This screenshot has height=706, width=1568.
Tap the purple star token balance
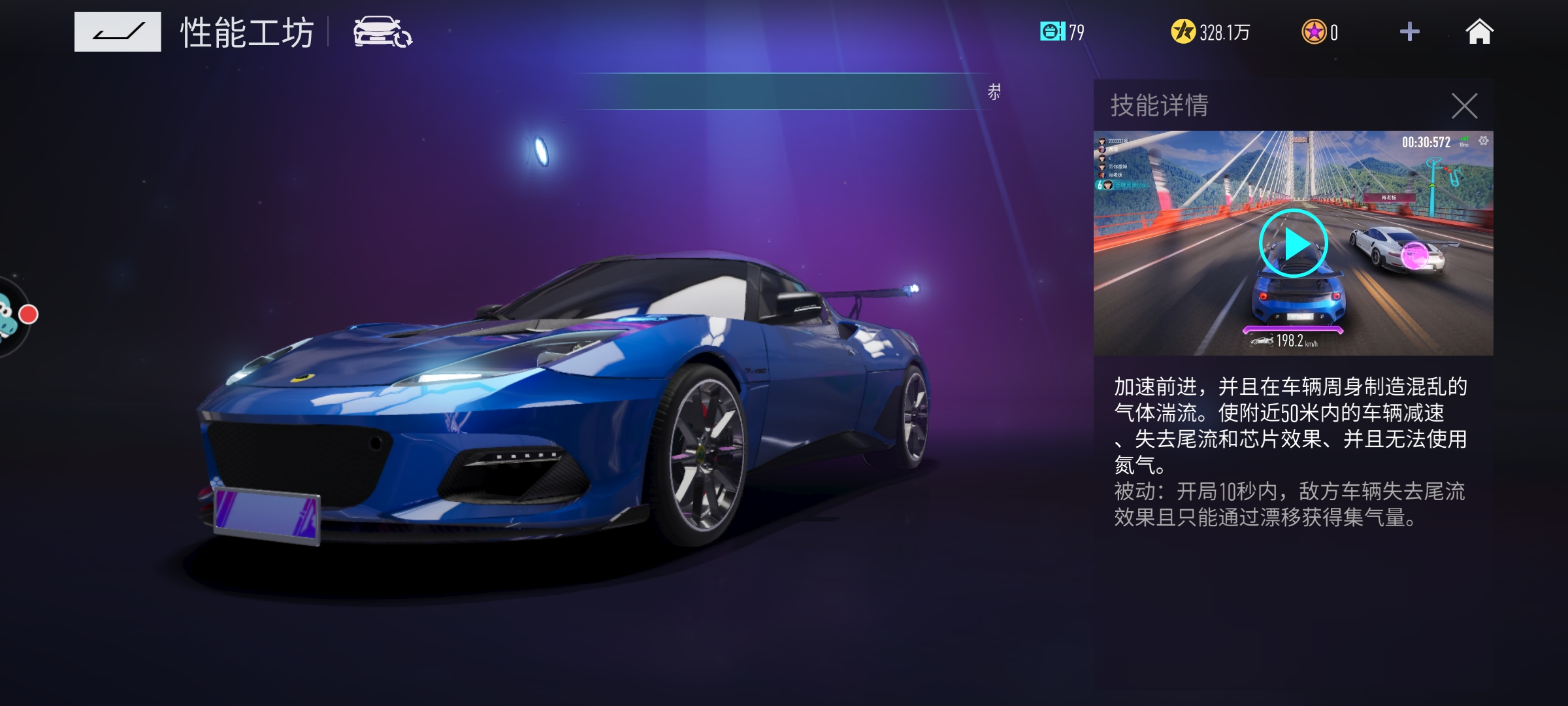1320,31
